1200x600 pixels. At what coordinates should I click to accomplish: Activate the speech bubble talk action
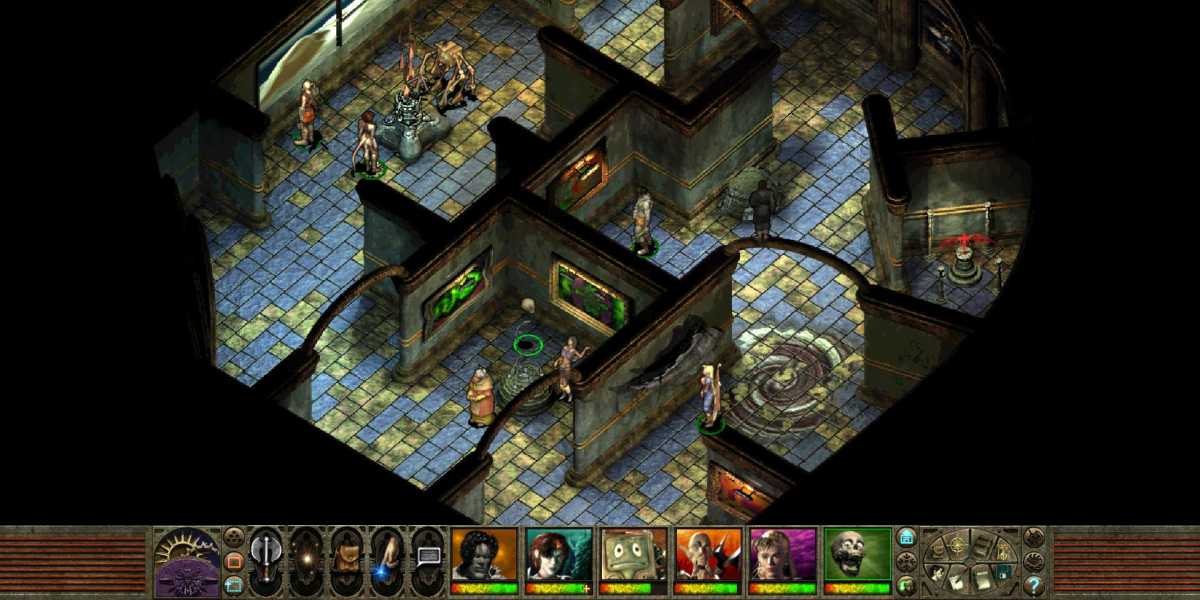[428, 556]
